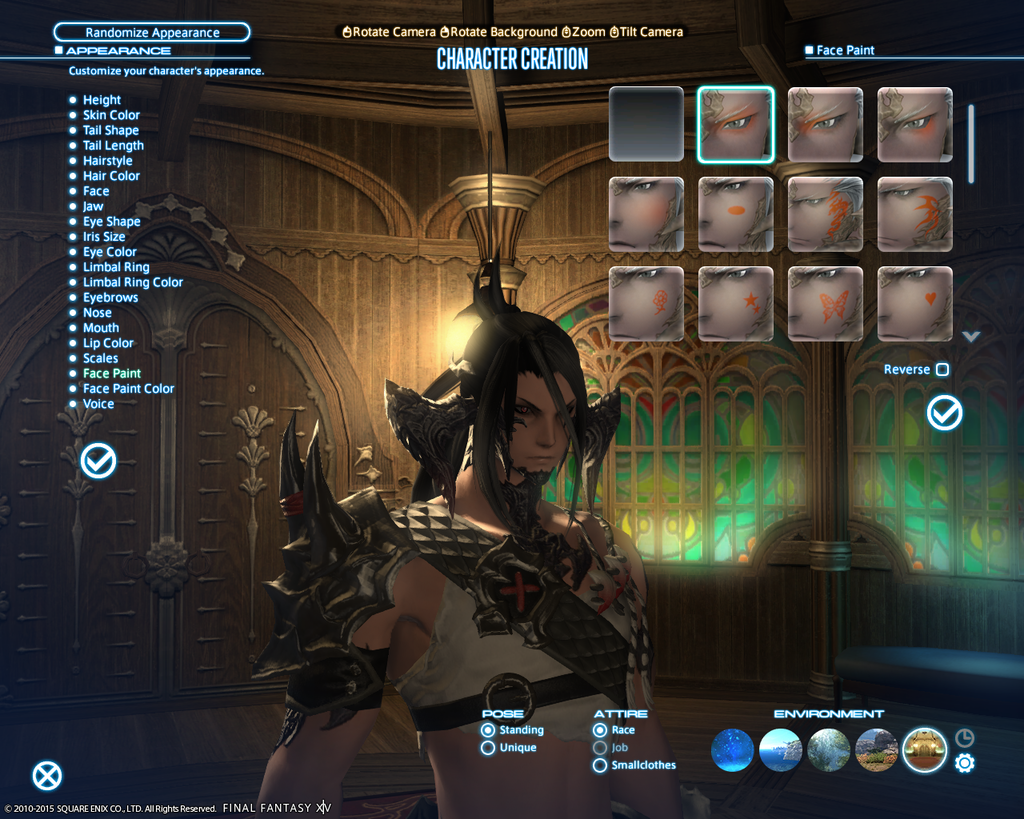
Task: Cancel with the X button
Action: [x=47, y=776]
